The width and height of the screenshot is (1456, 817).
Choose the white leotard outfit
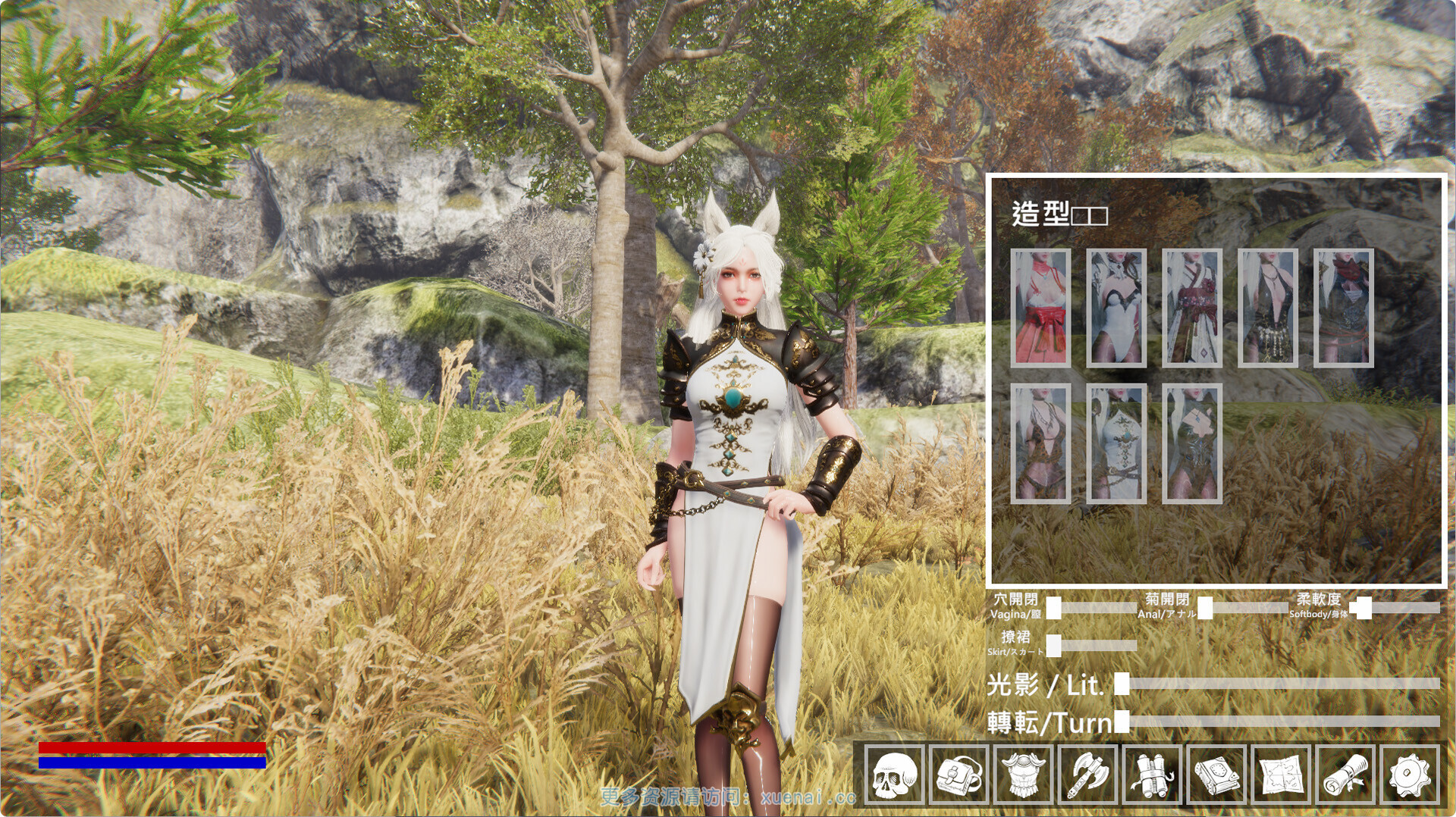point(1116,308)
